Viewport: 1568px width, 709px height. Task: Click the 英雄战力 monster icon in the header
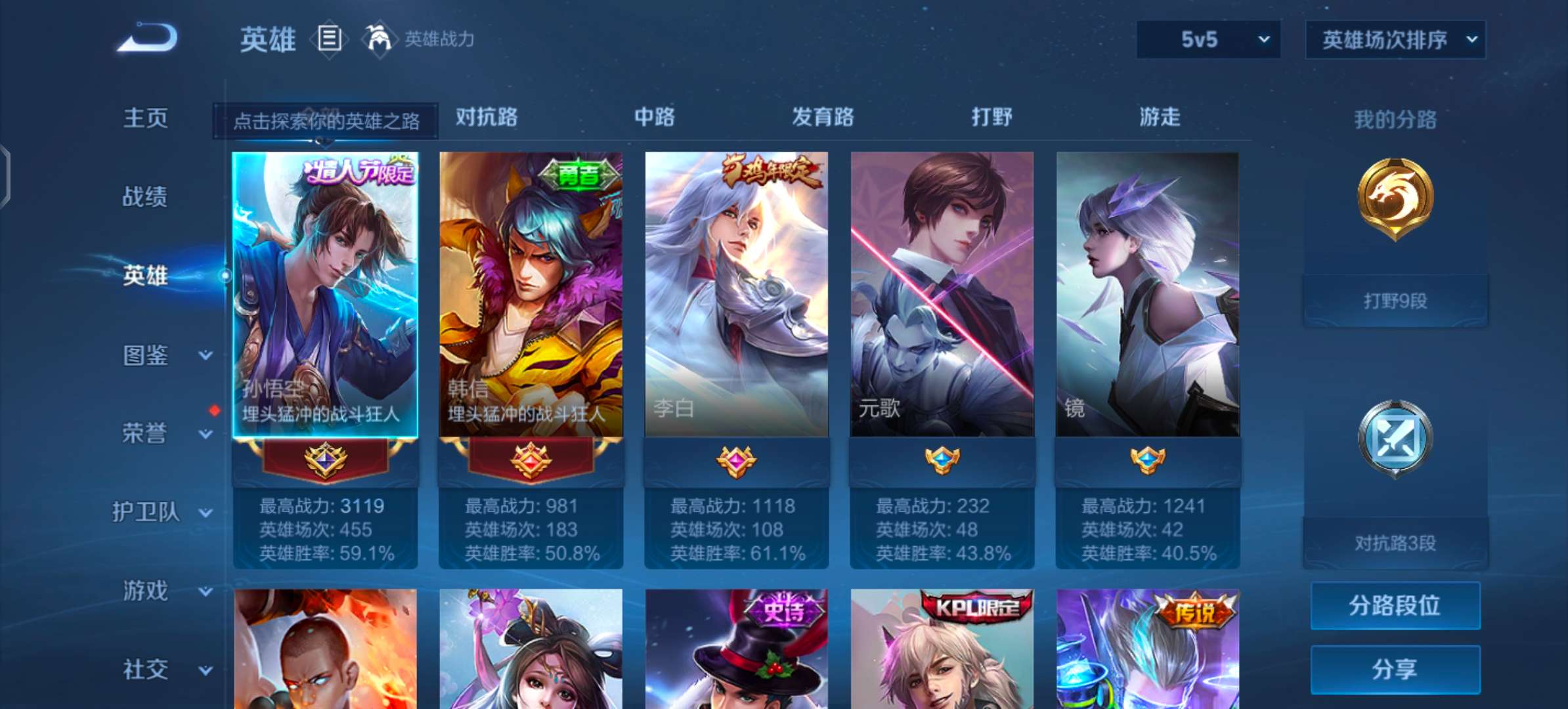380,39
